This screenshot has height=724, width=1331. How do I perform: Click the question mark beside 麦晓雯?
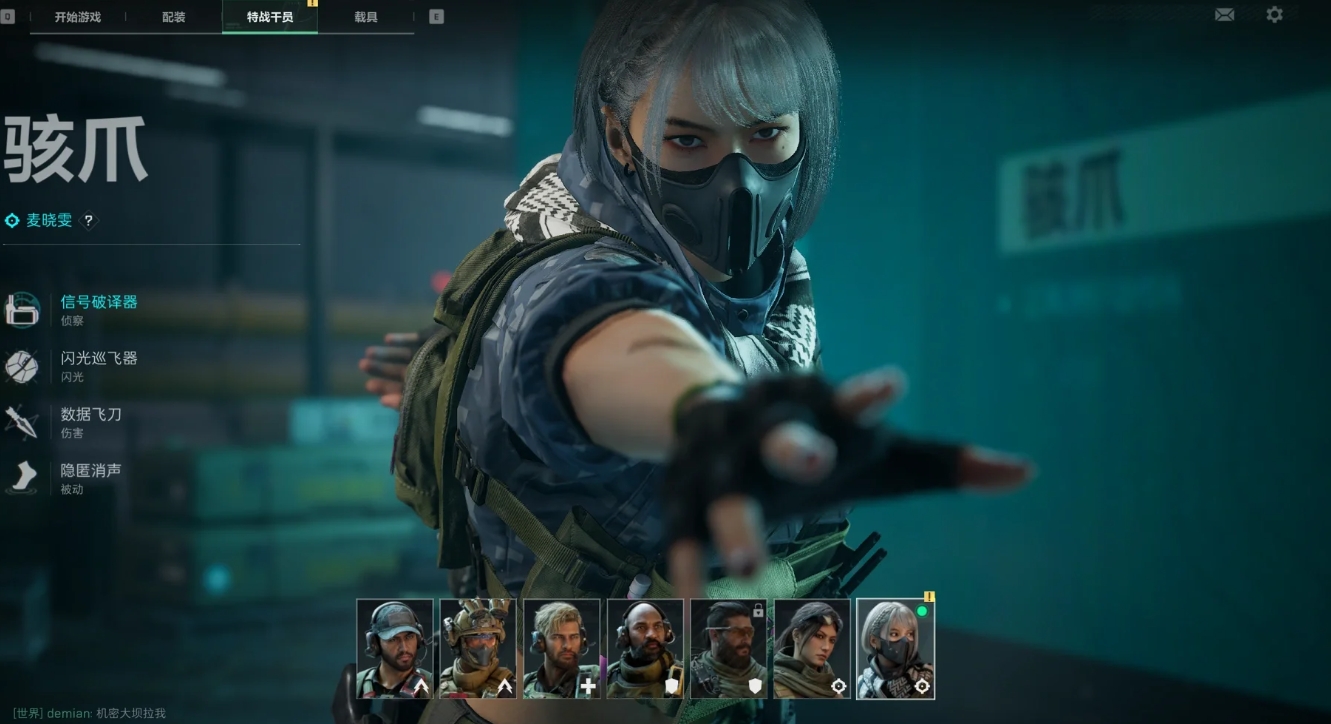click(x=89, y=221)
